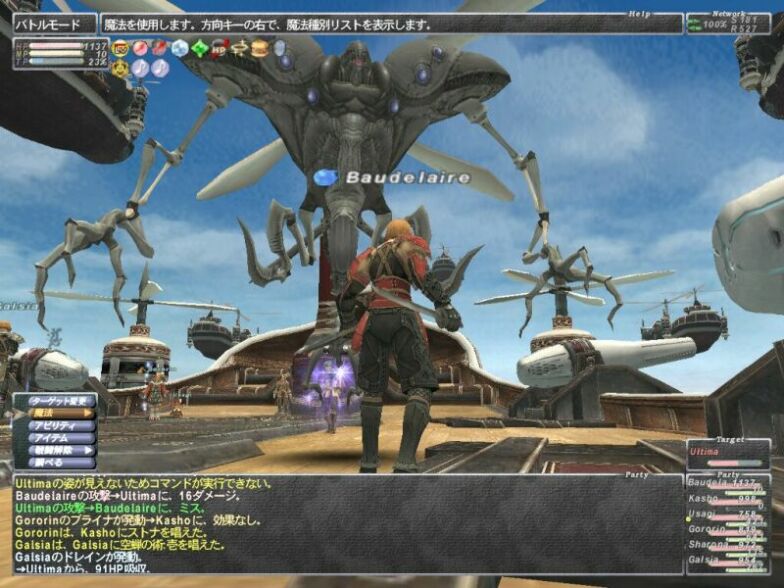The image size is (784, 588).
Task: Click the red HP status effect icon
Action: [x=220, y=47]
